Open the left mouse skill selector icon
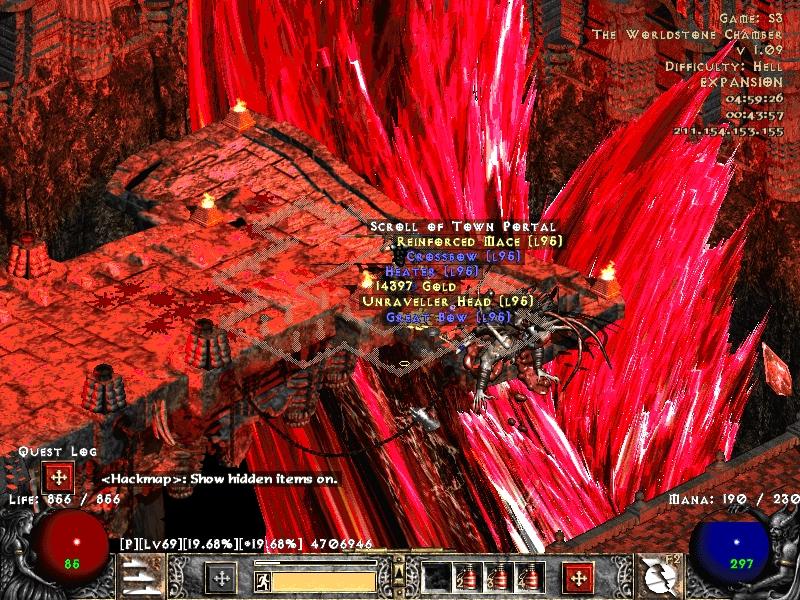The image size is (800, 600). coord(220,577)
